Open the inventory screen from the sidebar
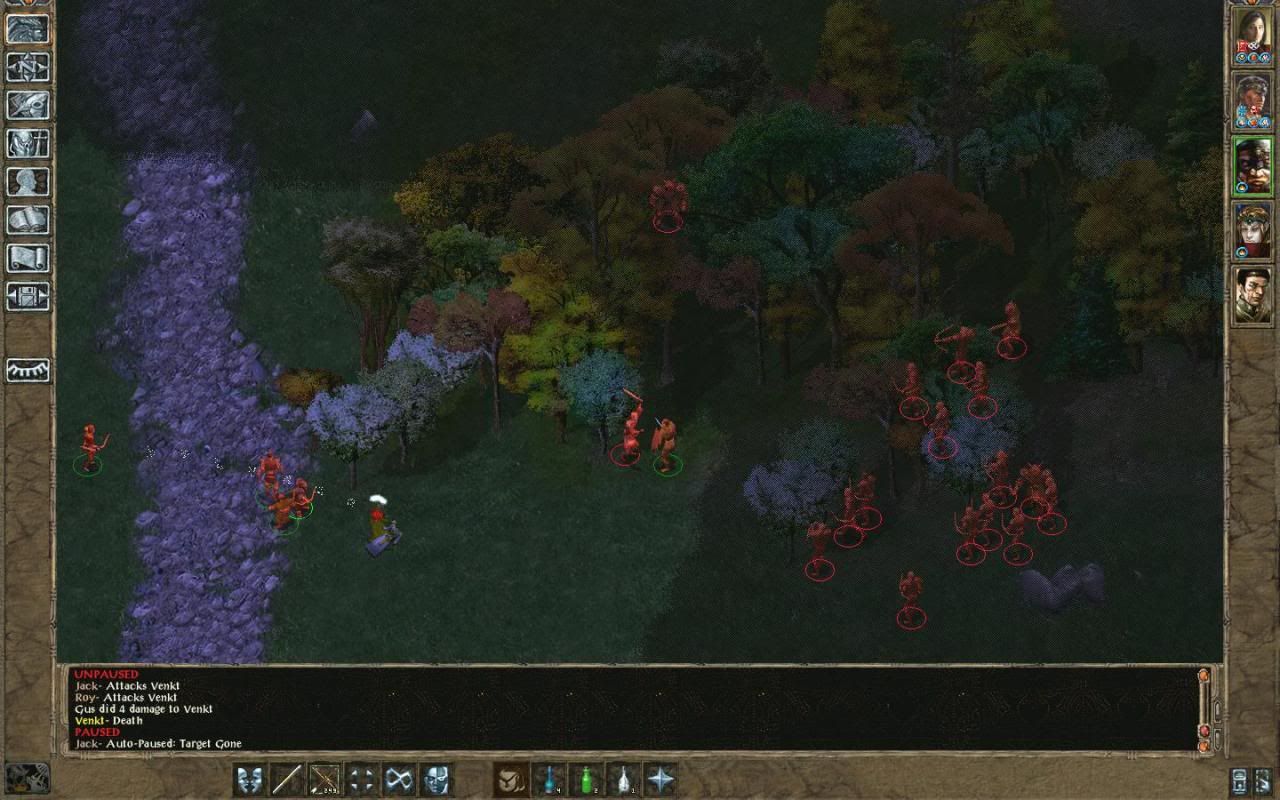 (x=28, y=143)
